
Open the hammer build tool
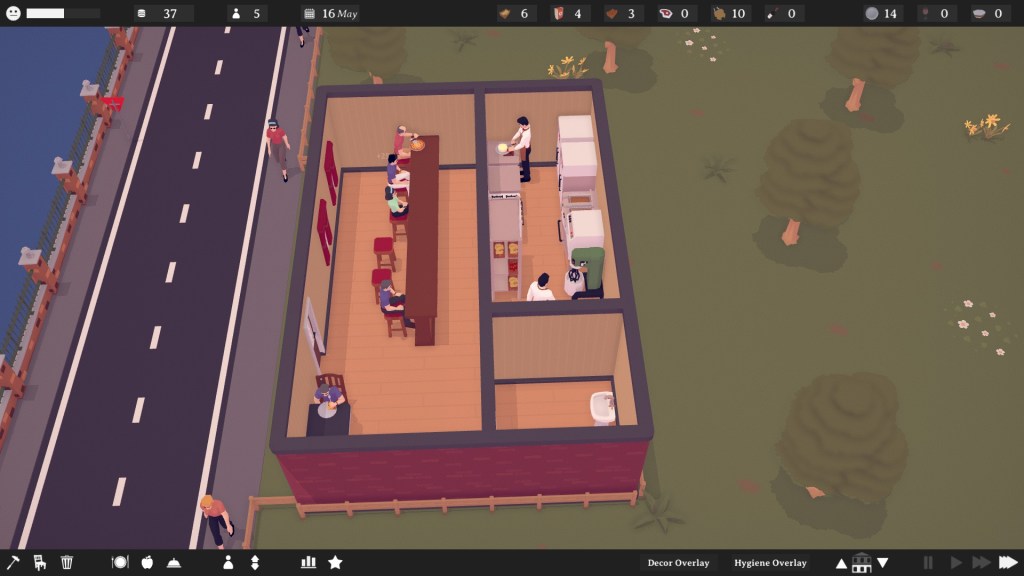(x=13, y=562)
